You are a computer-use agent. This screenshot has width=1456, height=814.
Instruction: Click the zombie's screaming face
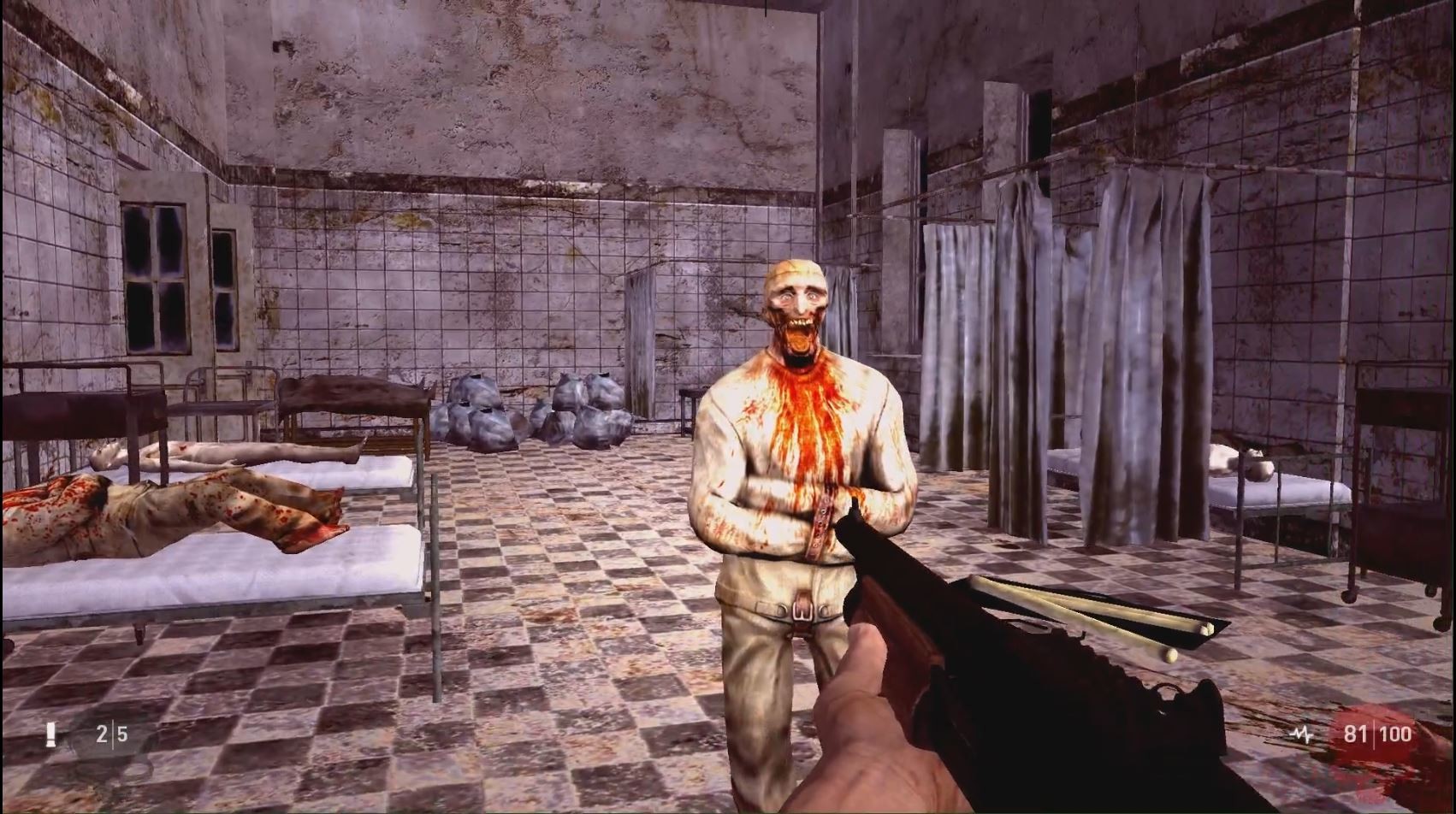[796, 316]
